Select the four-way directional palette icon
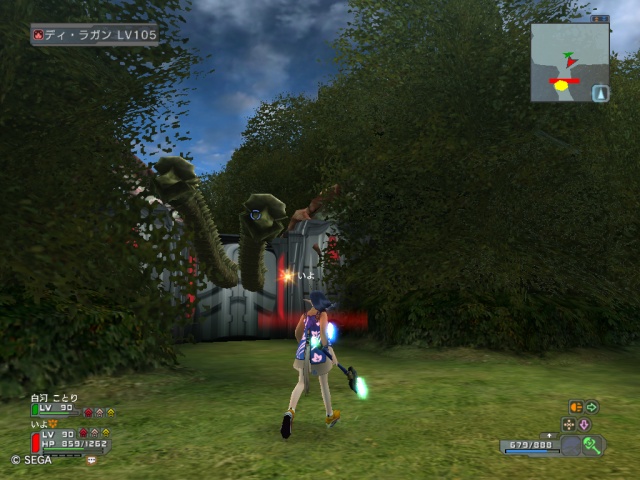The width and height of the screenshot is (640, 480). [569, 424]
